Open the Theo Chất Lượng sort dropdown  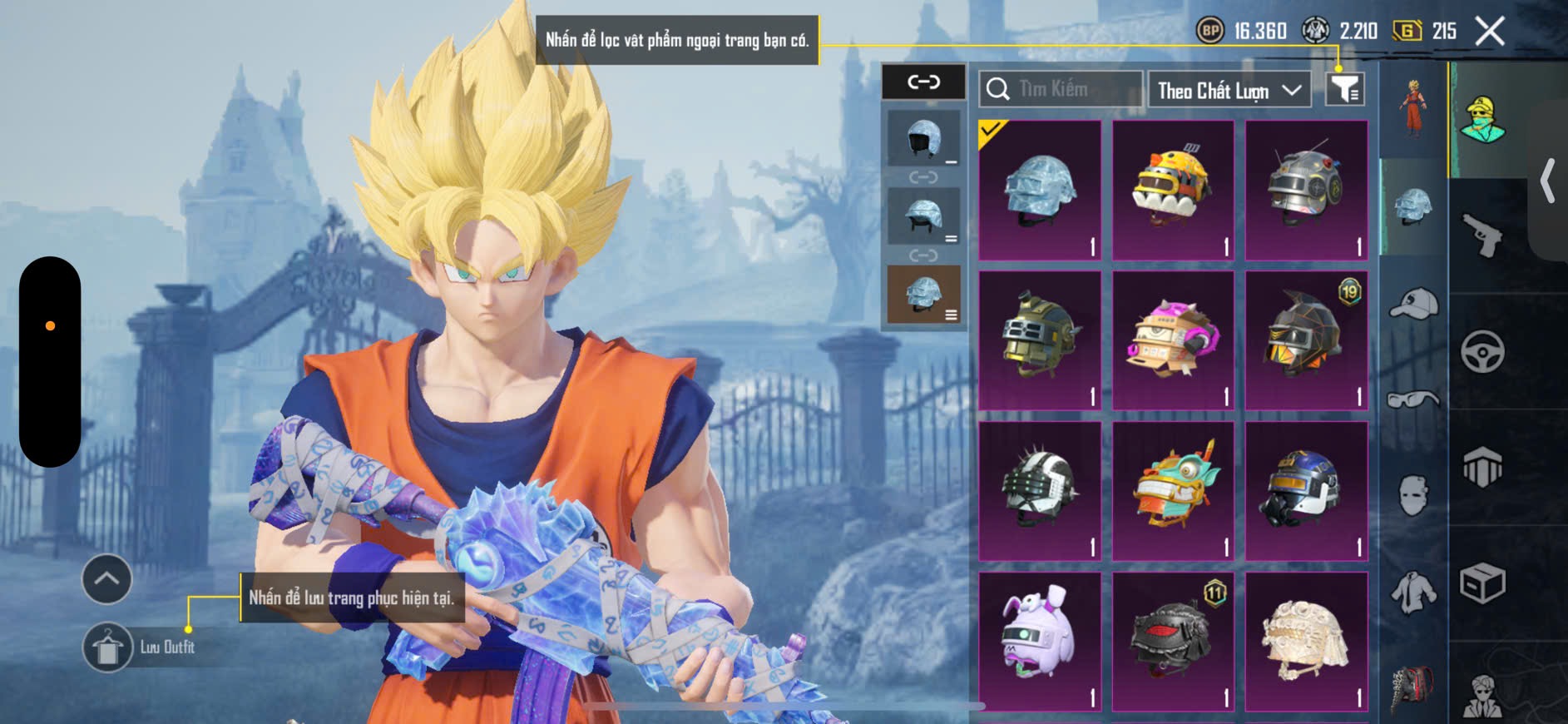(x=1228, y=90)
